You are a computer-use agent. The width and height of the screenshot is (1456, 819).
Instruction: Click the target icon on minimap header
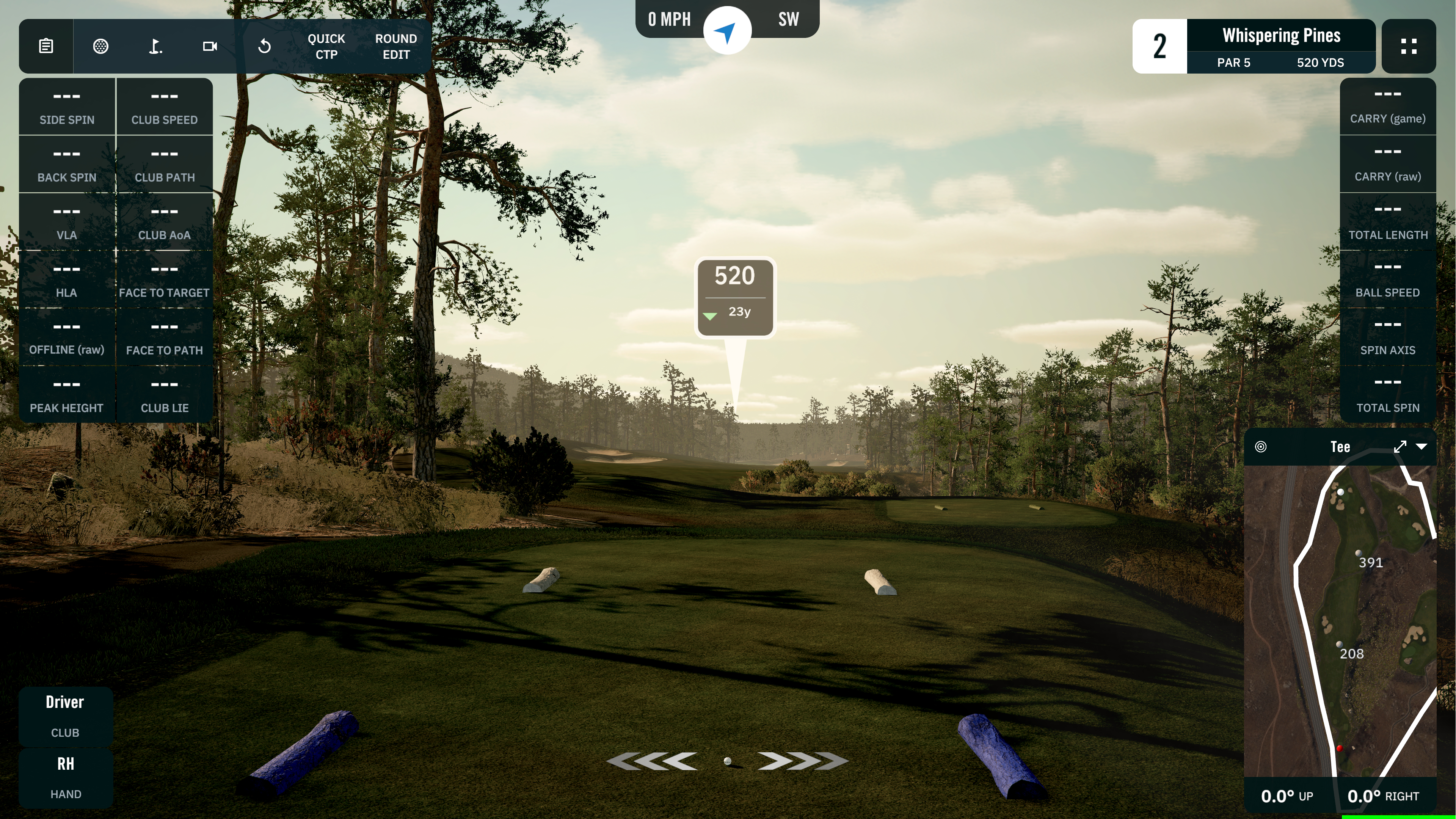coord(1260,447)
